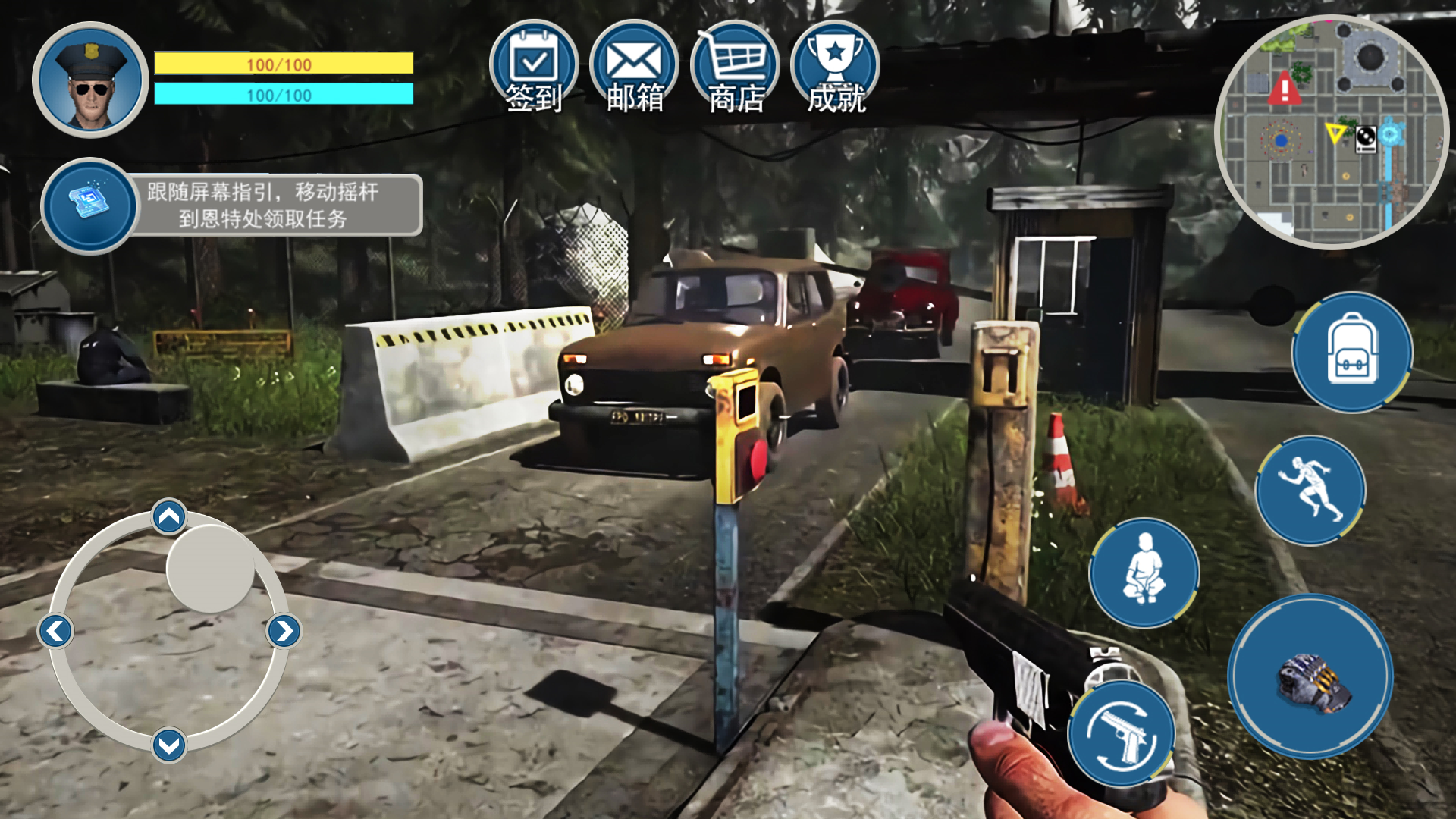Tap the joystick up arrow
Image resolution: width=1456 pixels, height=819 pixels.
[169, 517]
